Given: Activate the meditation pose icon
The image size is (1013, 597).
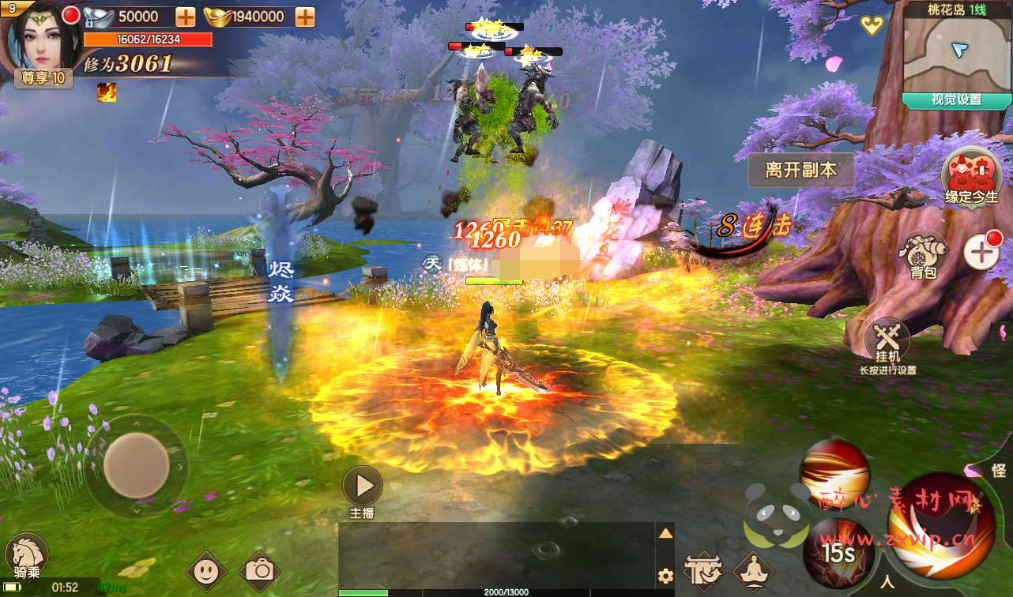Looking at the screenshot, I should [x=752, y=570].
